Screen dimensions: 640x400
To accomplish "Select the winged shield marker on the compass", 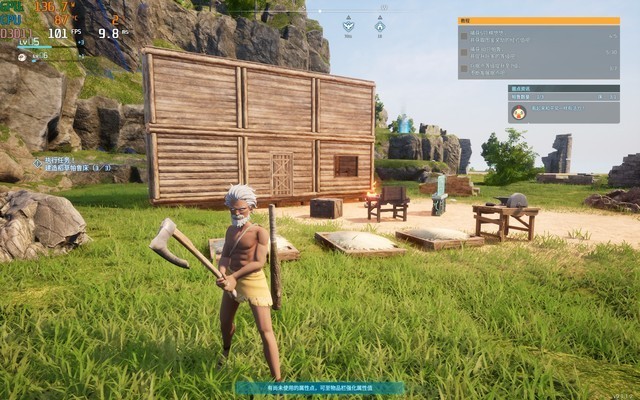I will tap(348, 25).
